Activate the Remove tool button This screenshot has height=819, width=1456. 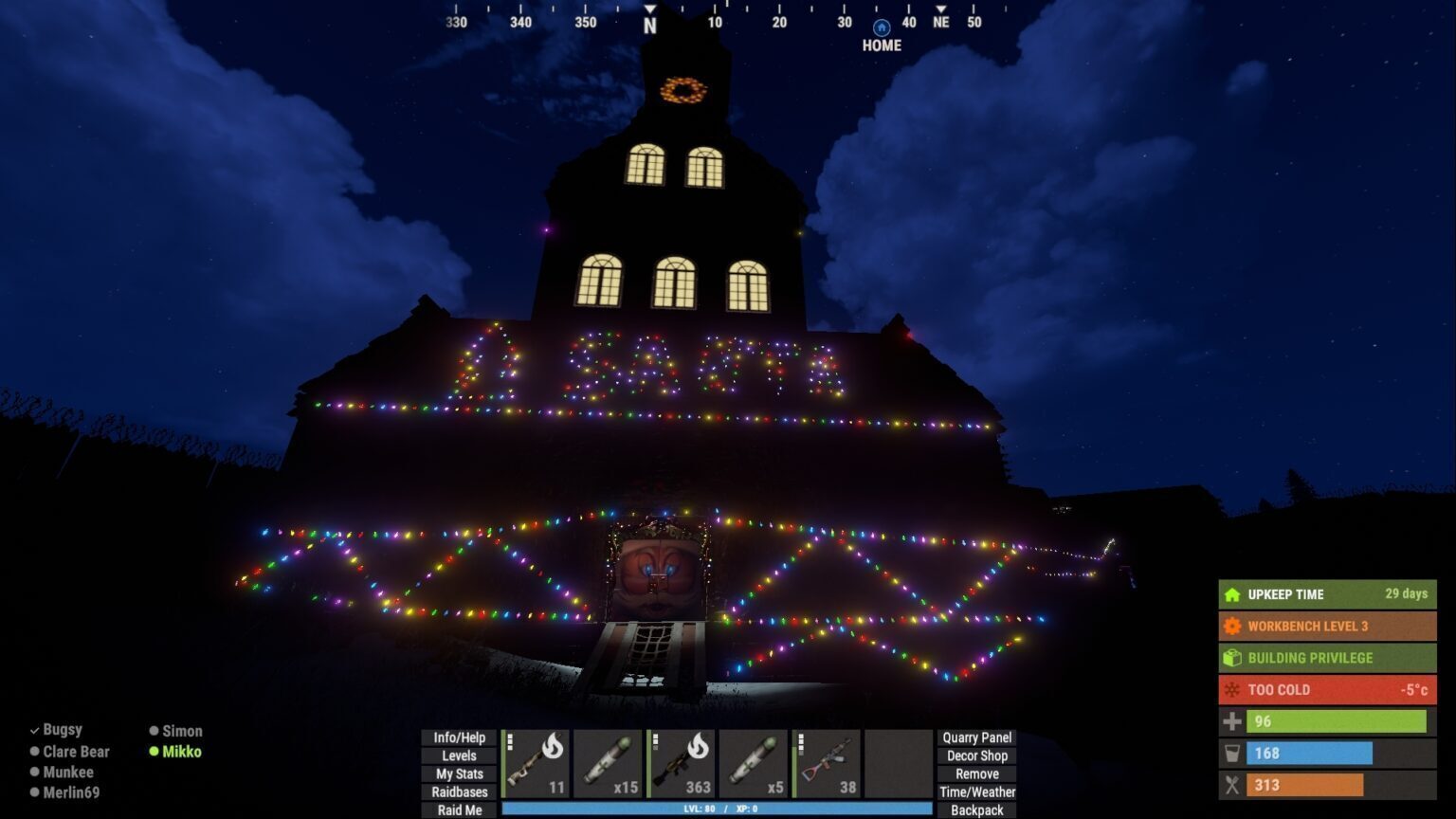coord(976,773)
